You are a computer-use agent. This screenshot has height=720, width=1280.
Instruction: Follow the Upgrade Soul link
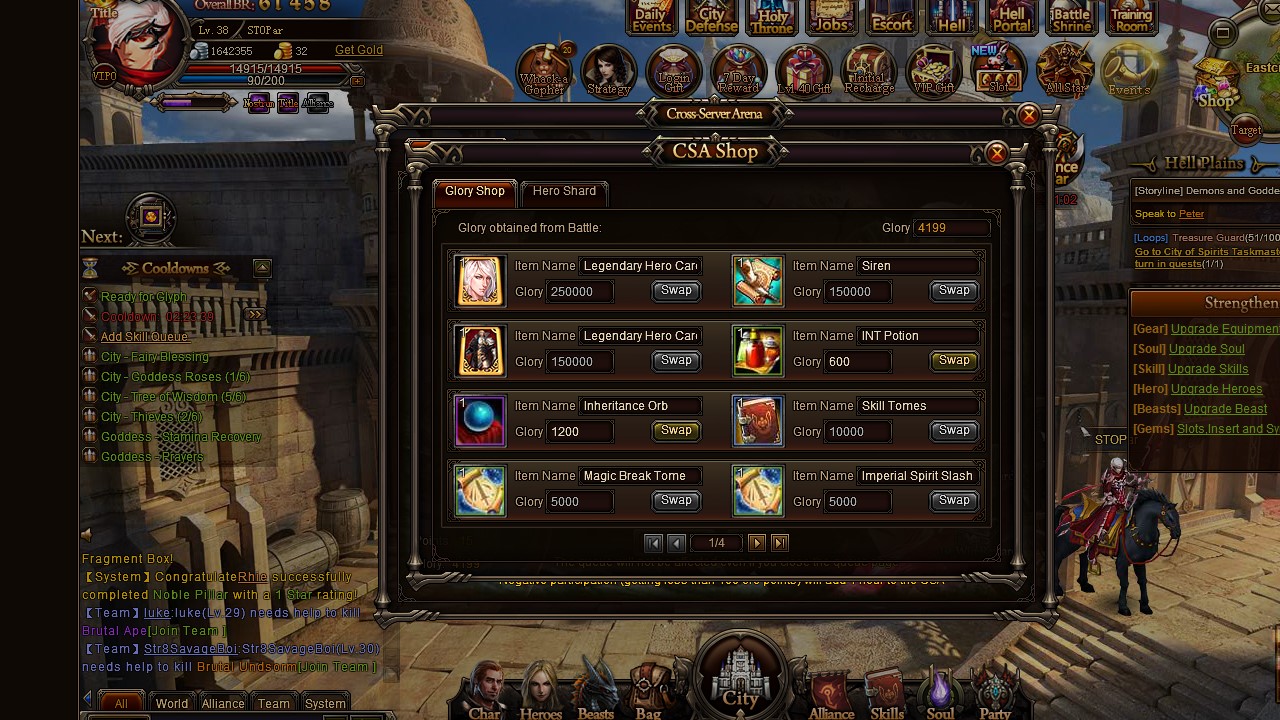1207,349
